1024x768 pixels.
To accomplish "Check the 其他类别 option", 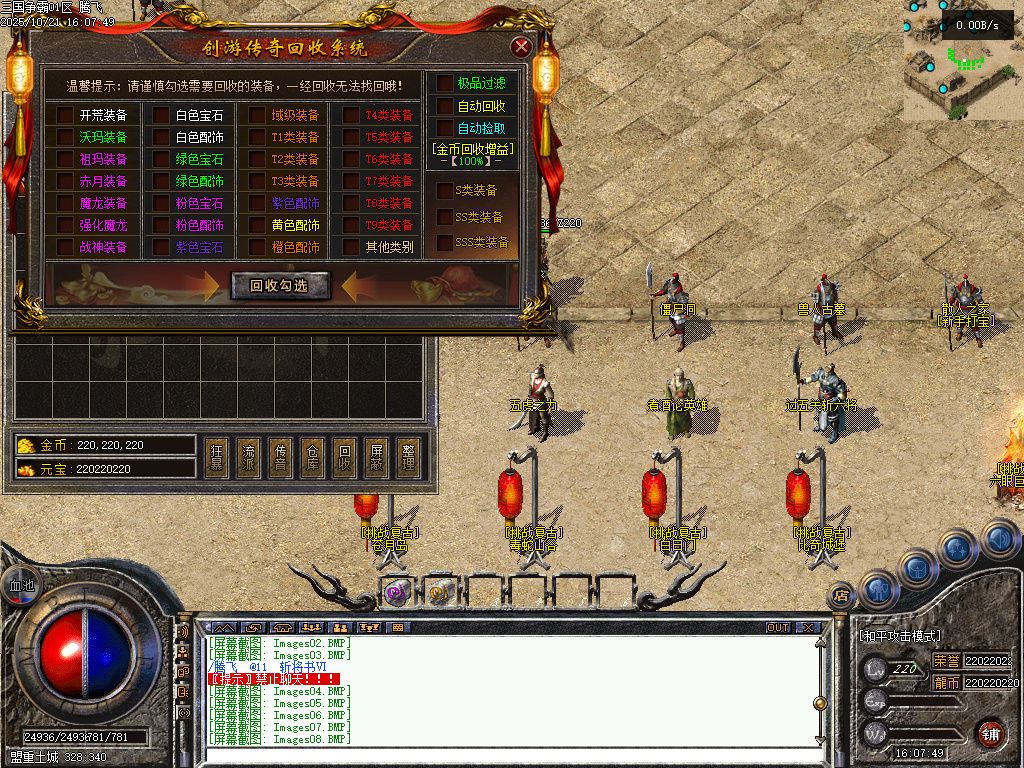I will pyautogui.click(x=351, y=247).
